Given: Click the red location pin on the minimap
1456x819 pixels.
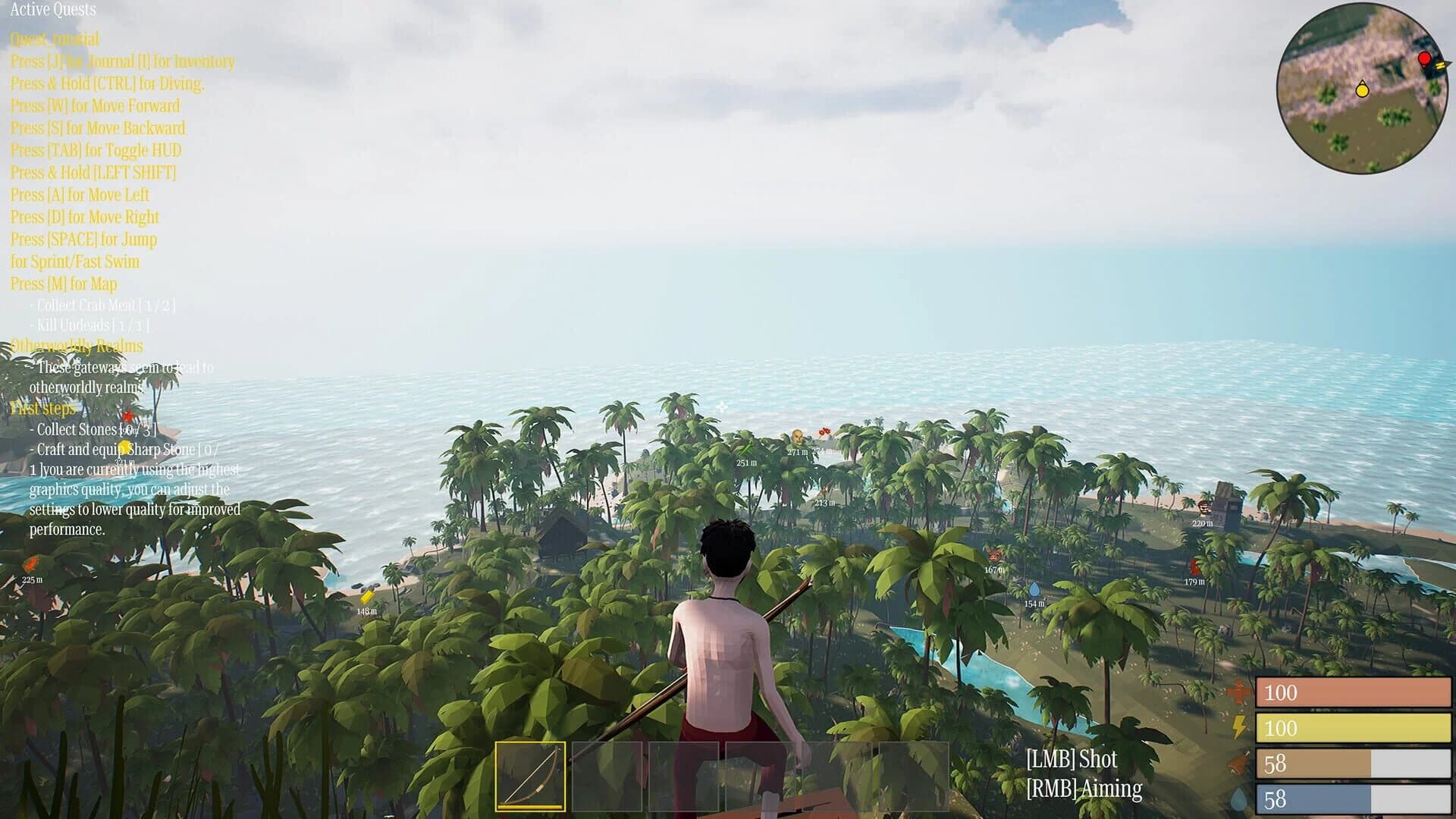Looking at the screenshot, I should coord(1424,57).
